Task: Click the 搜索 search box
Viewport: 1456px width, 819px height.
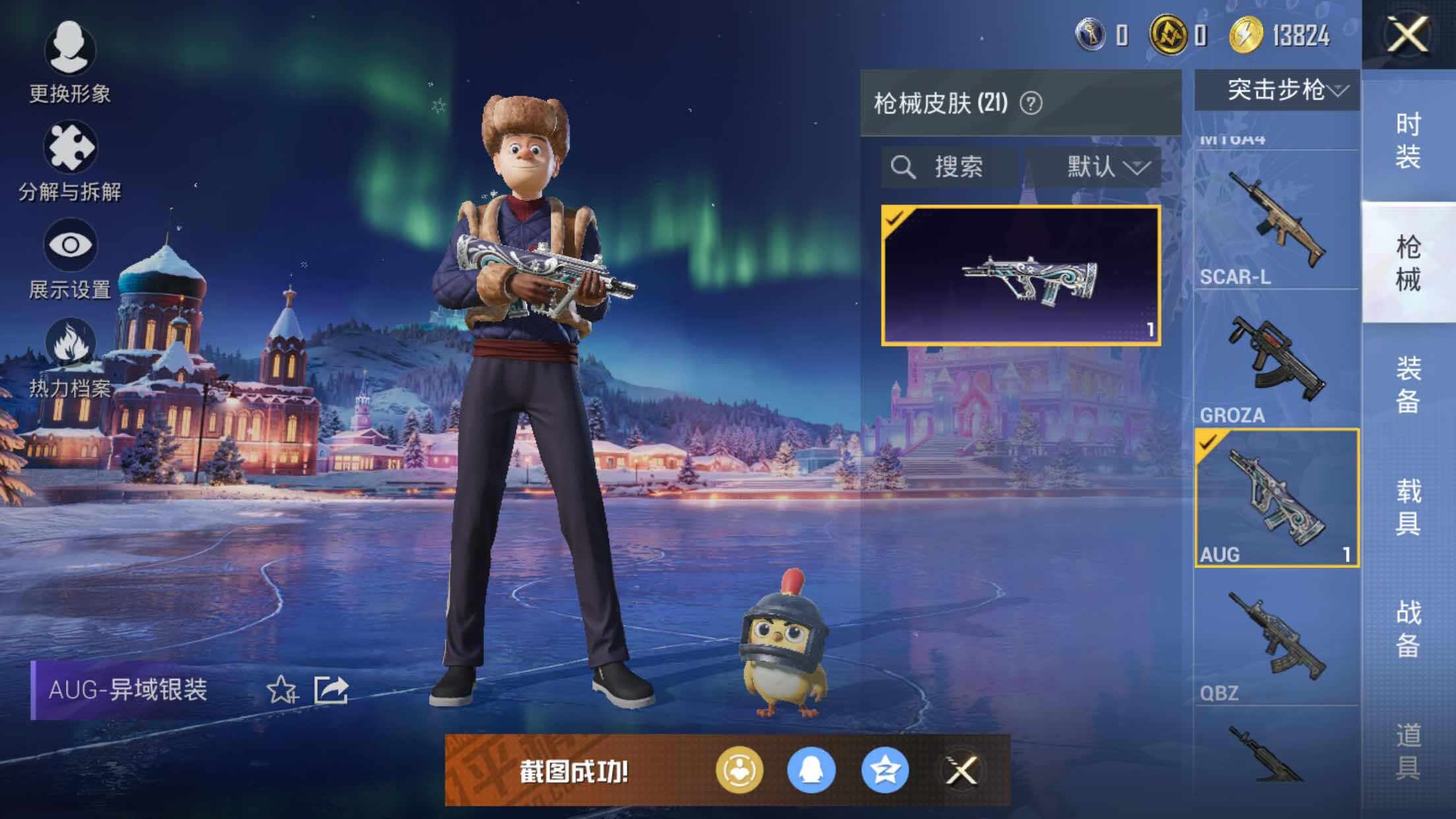Action: 948,167
